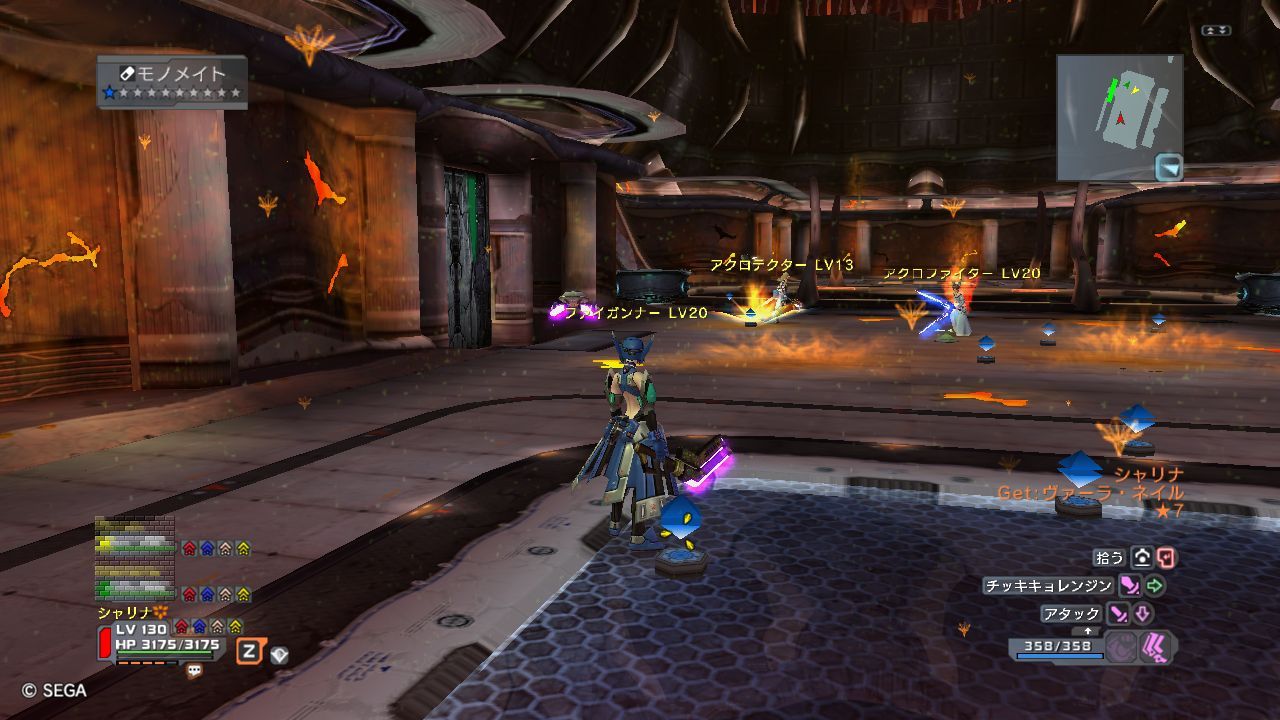This screenshot has height=720, width=1280.
Task: Toggle the double-arrow indicator above the minimap
Action: pos(1216,31)
